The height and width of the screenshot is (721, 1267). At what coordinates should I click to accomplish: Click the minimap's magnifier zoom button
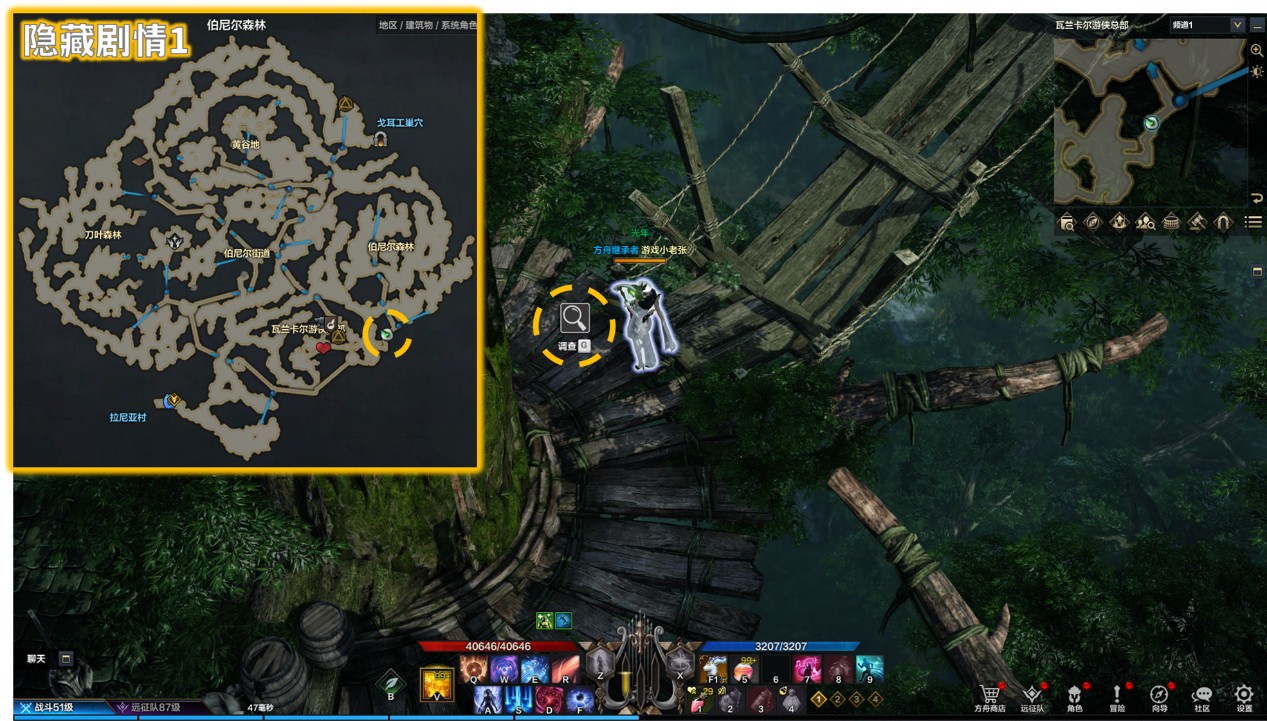pyautogui.click(x=1257, y=50)
